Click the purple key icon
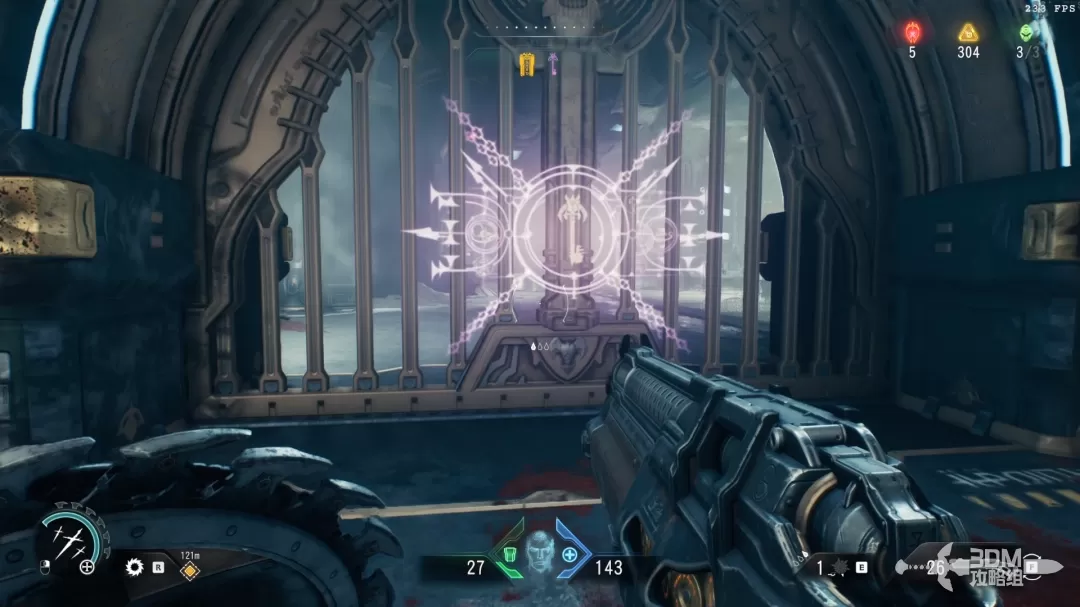Viewport: 1080px width, 607px height. pos(550,65)
